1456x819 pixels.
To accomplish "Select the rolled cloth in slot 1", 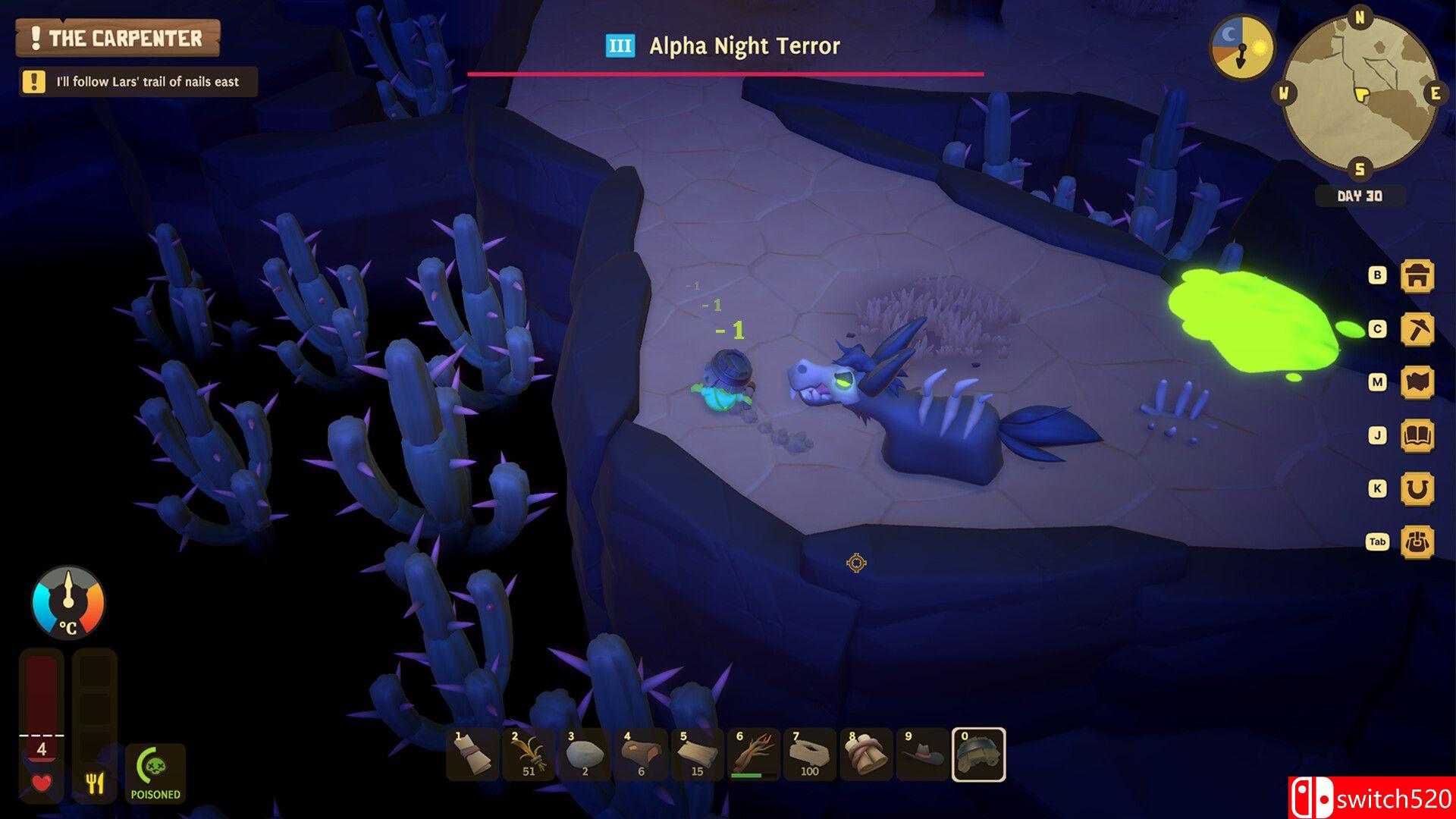I will 472,755.
